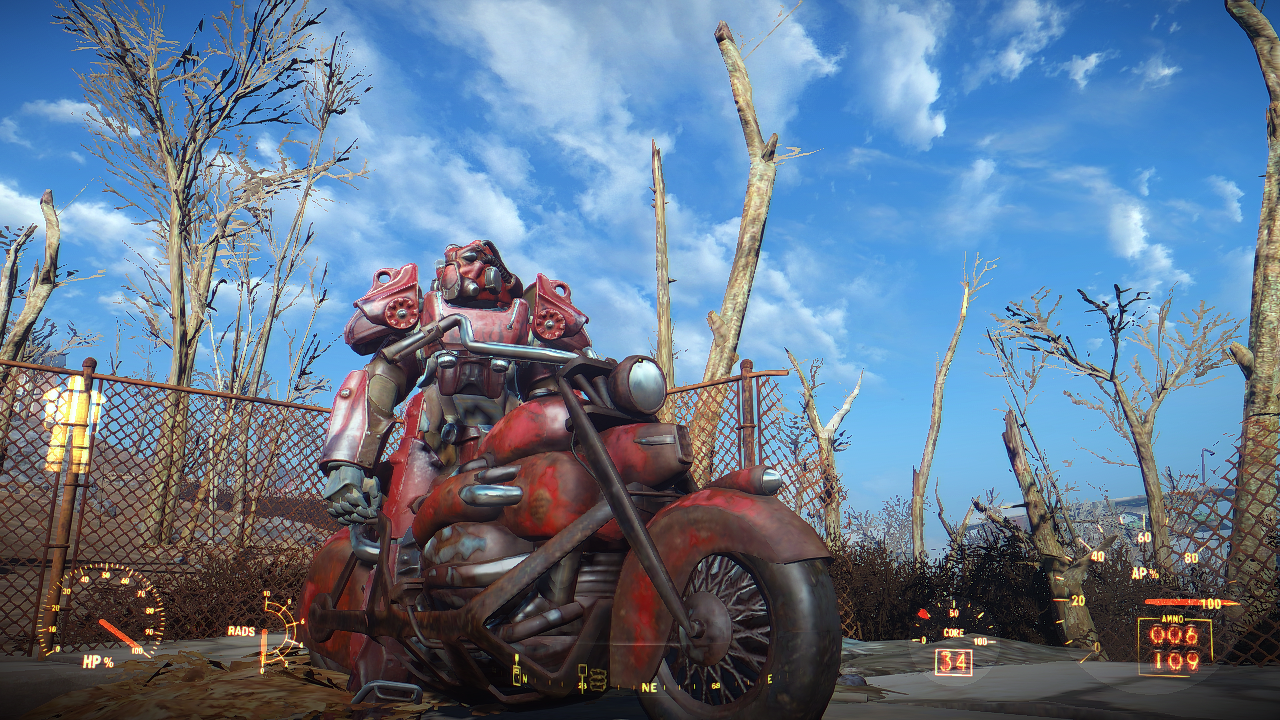Click the red AP bar at 100
This screenshot has width=1280, height=720.
click(x=1180, y=603)
